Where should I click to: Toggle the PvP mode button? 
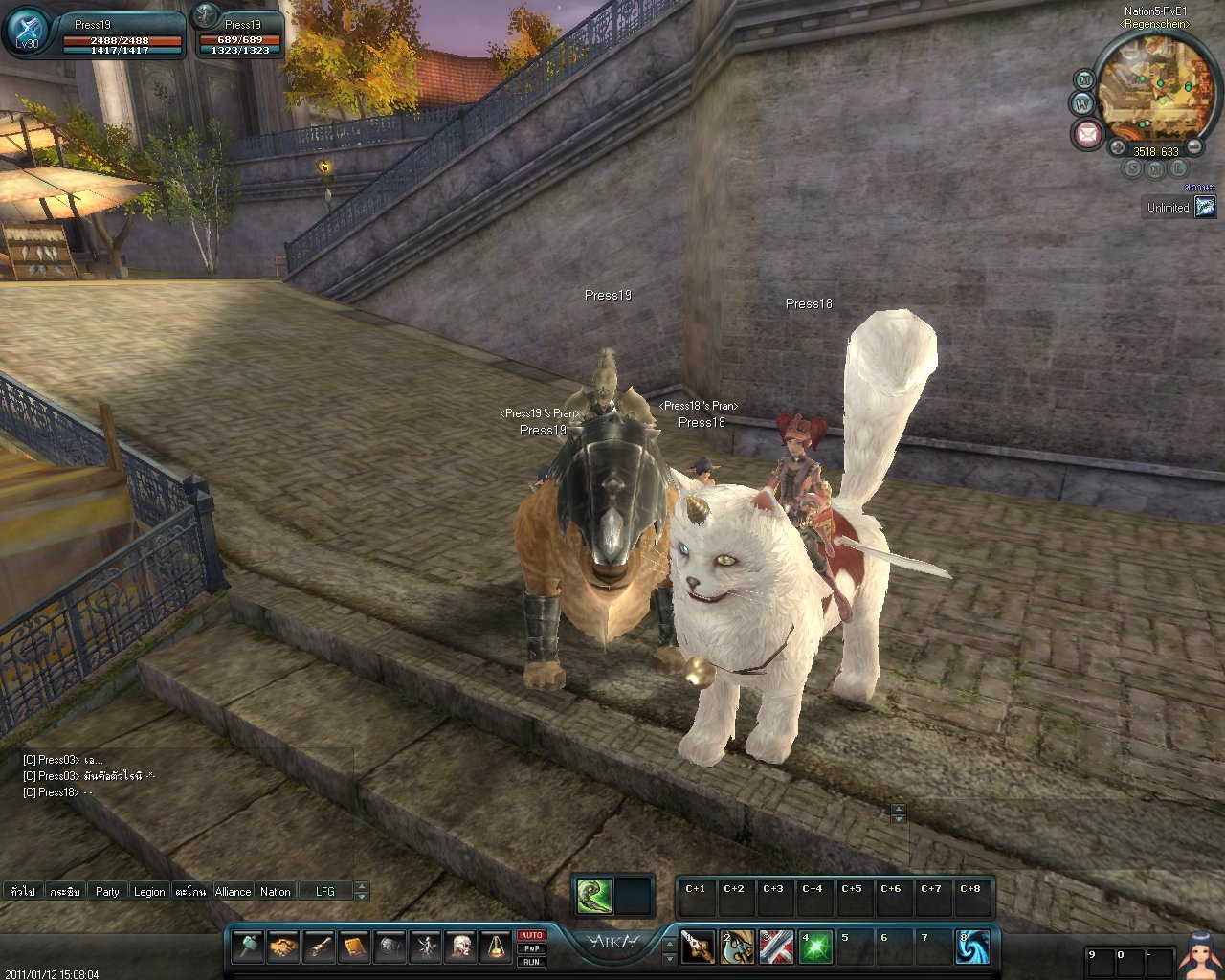[532, 948]
